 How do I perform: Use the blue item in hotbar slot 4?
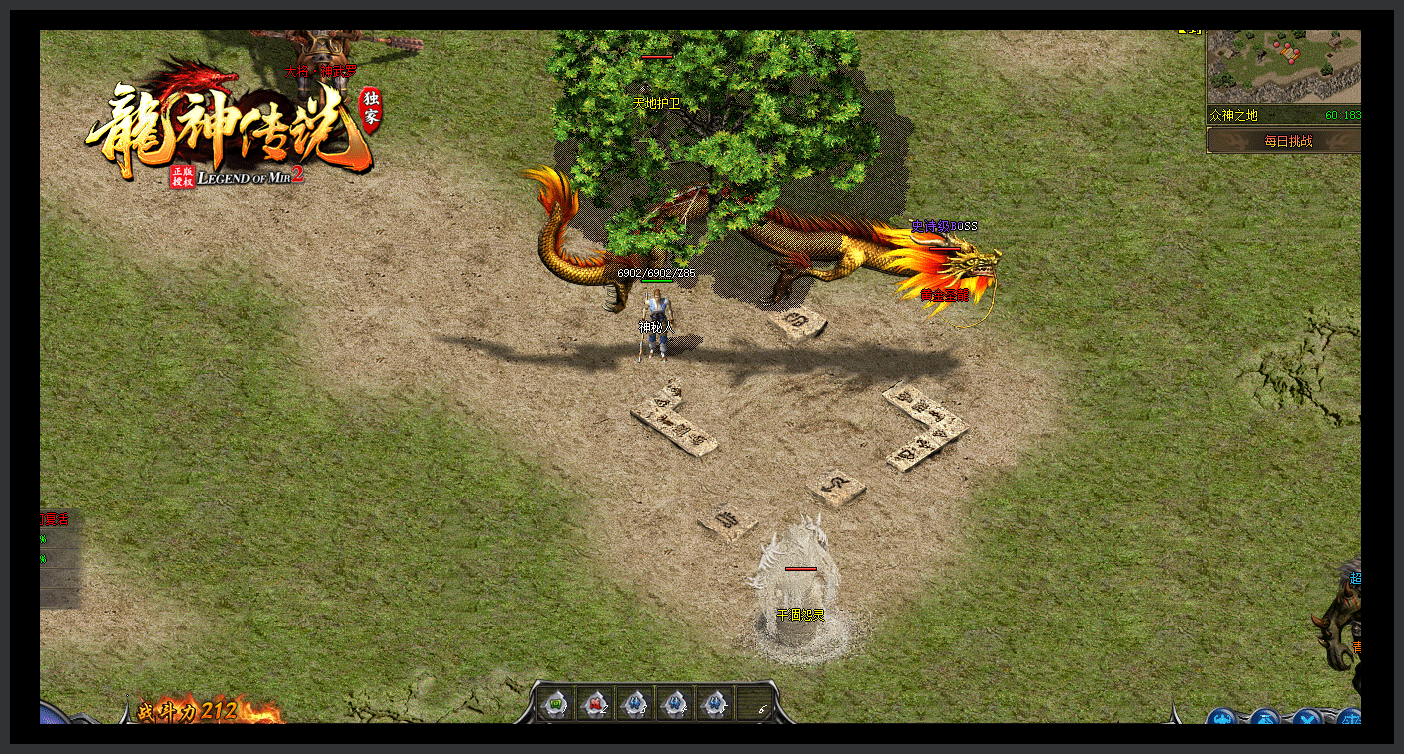coord(674,704)
